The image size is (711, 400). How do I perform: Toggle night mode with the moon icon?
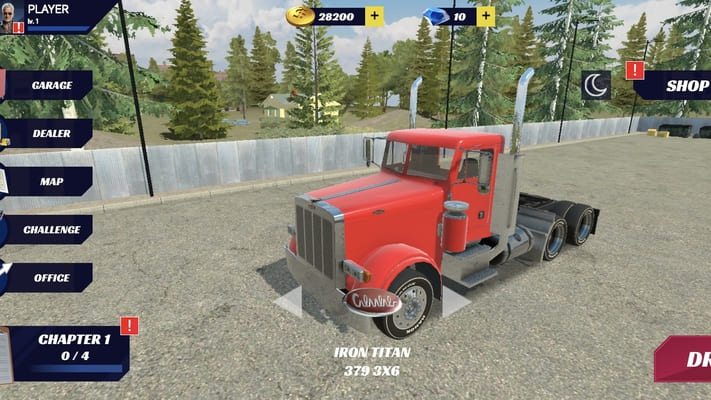tap(596, 85)
